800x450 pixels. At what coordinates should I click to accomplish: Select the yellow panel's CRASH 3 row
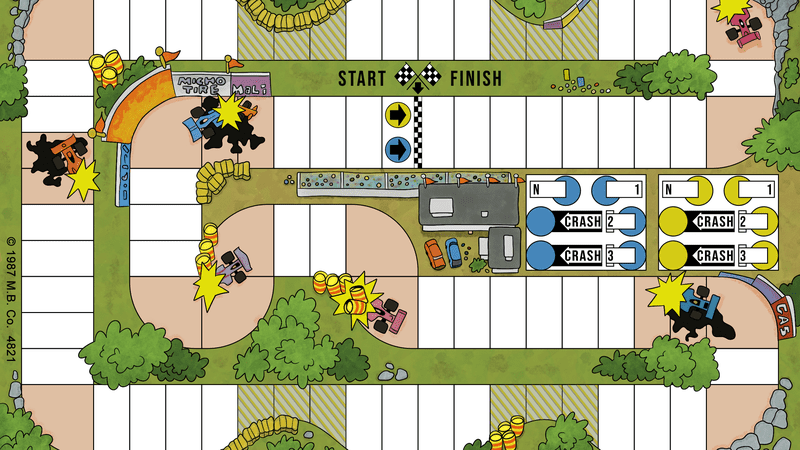point(717,254)
